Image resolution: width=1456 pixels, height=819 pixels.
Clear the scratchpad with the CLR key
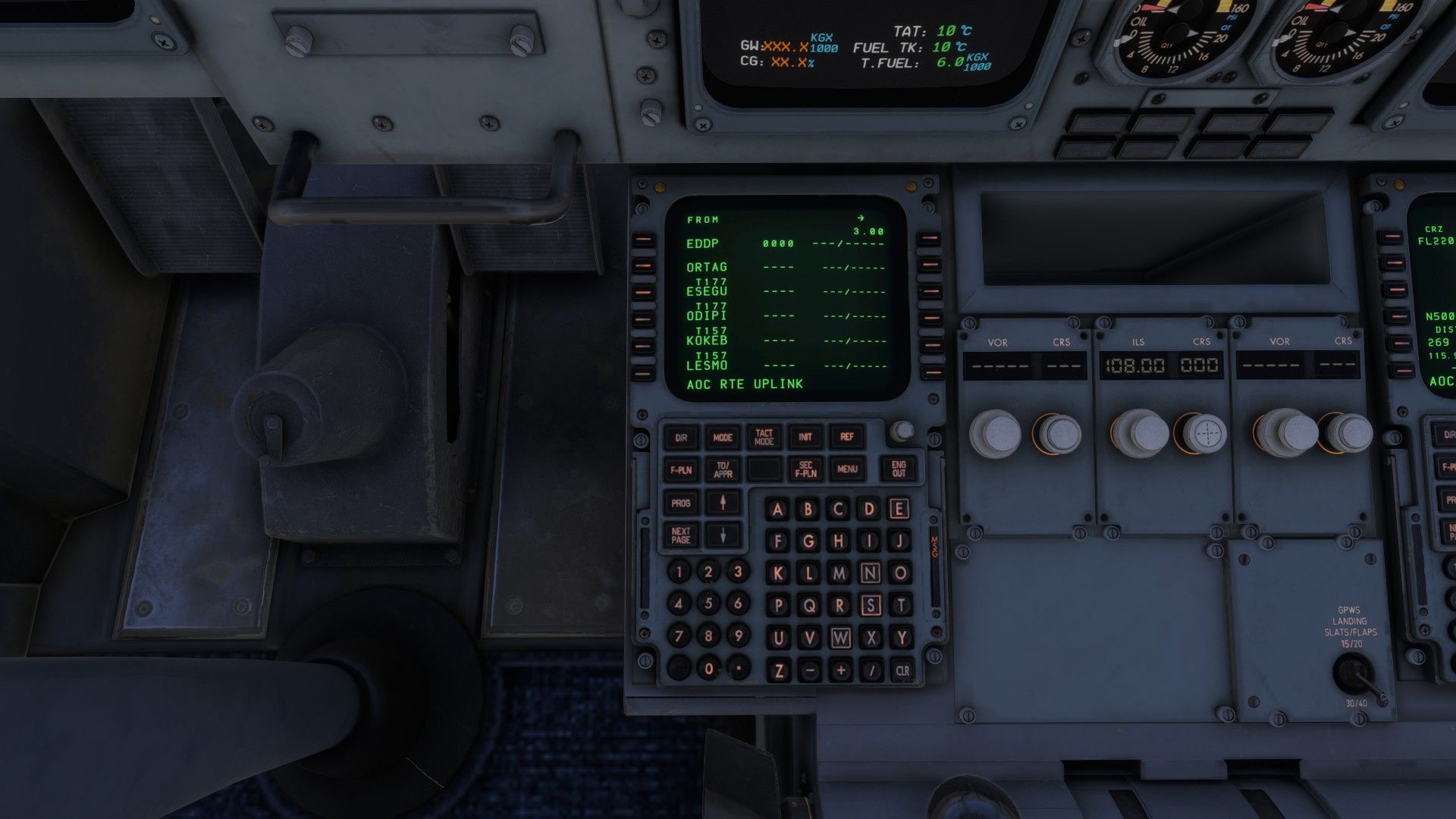coord(902,671)
